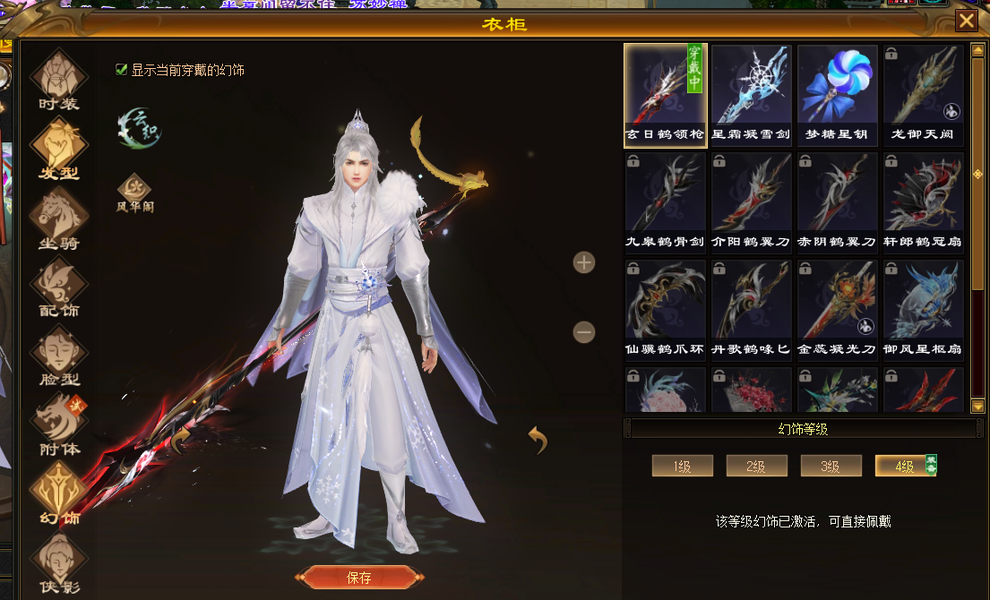This screenshot has width=990, height=600.
Task: Rotate character with the right curved arrow
Action: 538,438
